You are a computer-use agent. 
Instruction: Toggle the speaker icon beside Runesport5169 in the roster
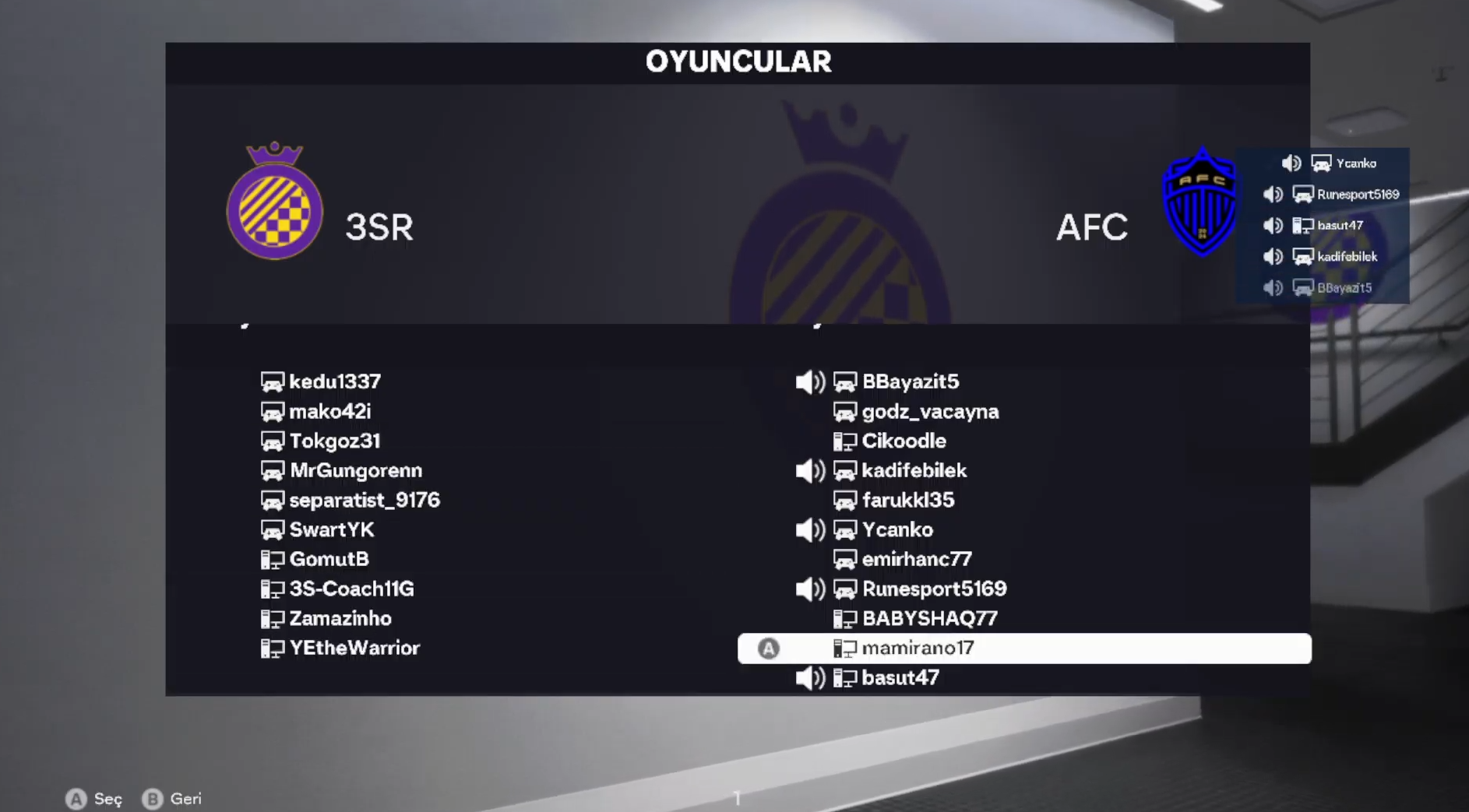(810, 589)
